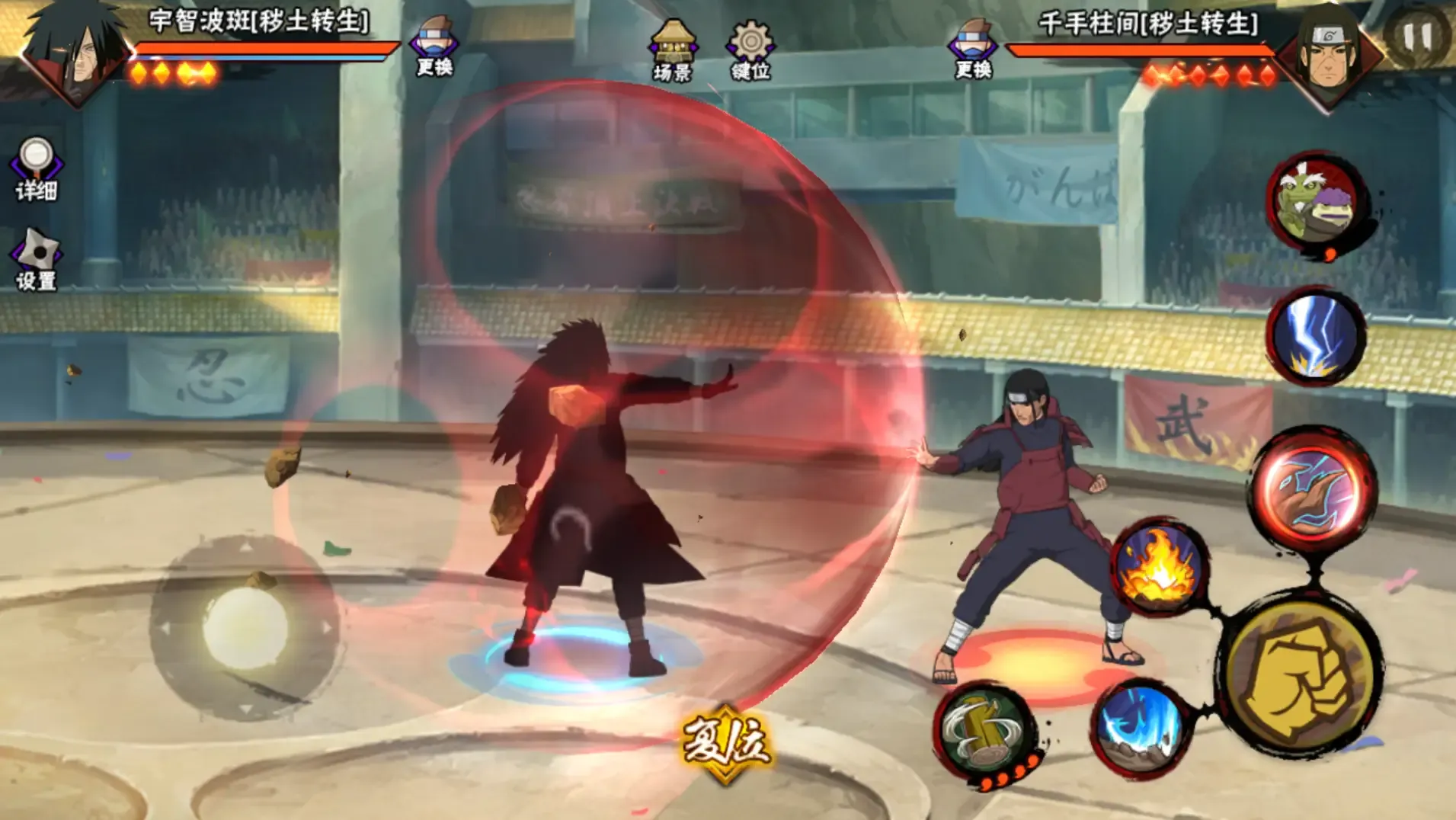This screenshot has width=1456, height=820.
Task: Use the blue wave jutsu skill
Action: pos(1141,728)
